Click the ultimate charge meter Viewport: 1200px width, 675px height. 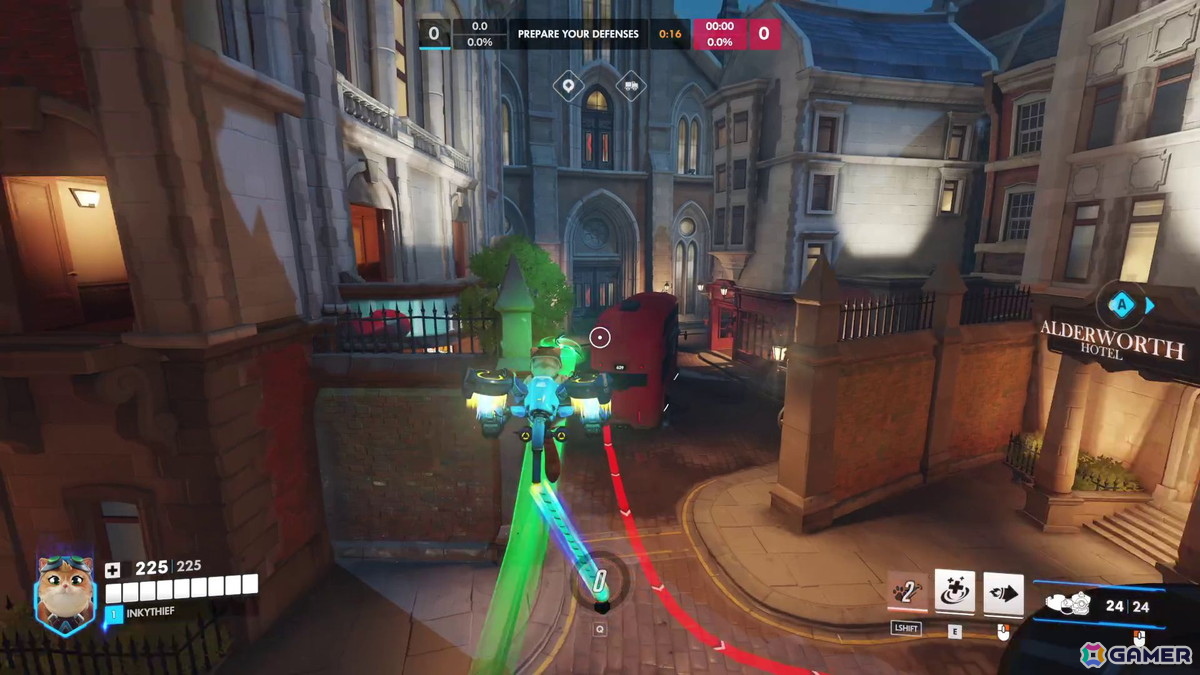point(600,582)
